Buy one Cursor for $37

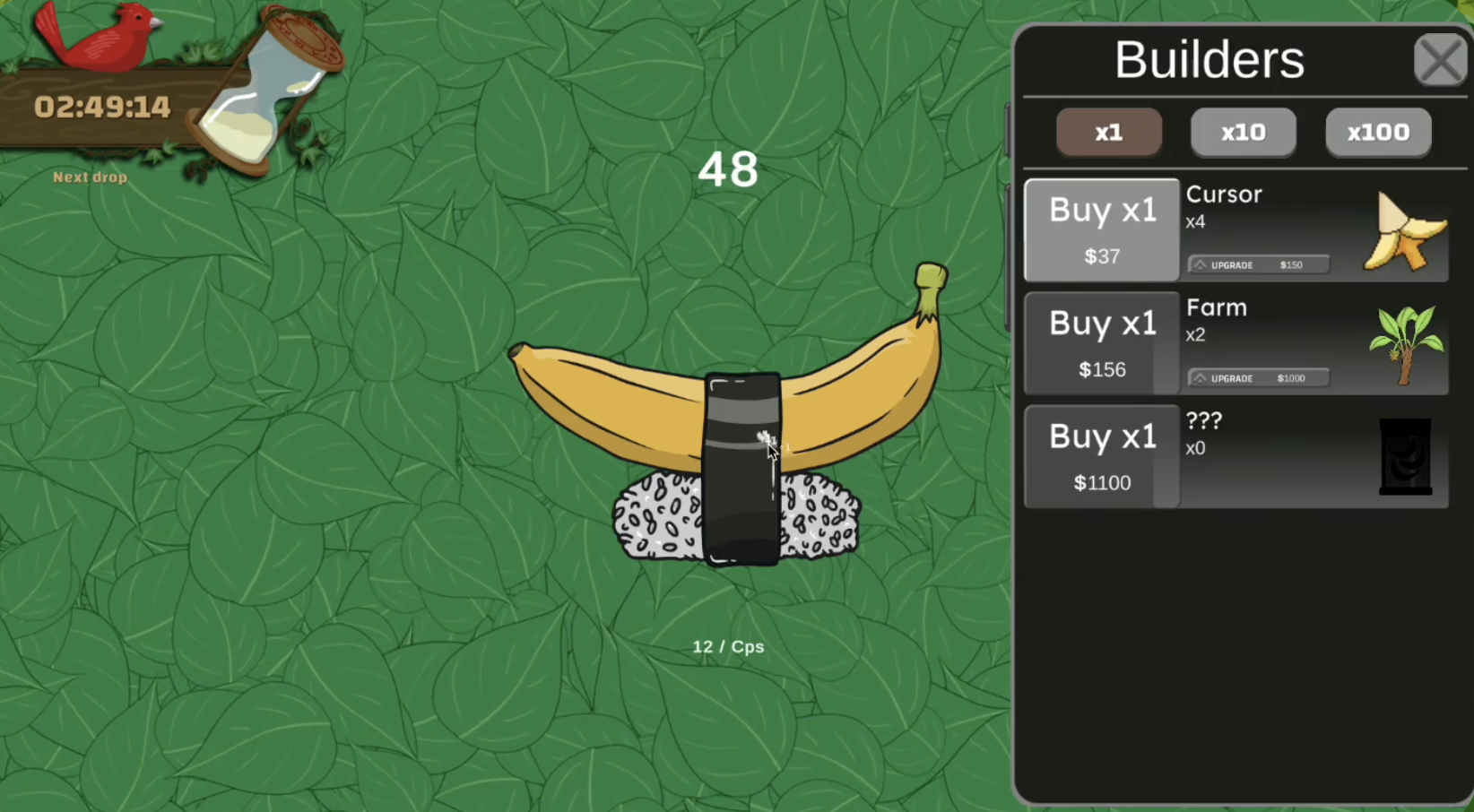[1102, 230]
